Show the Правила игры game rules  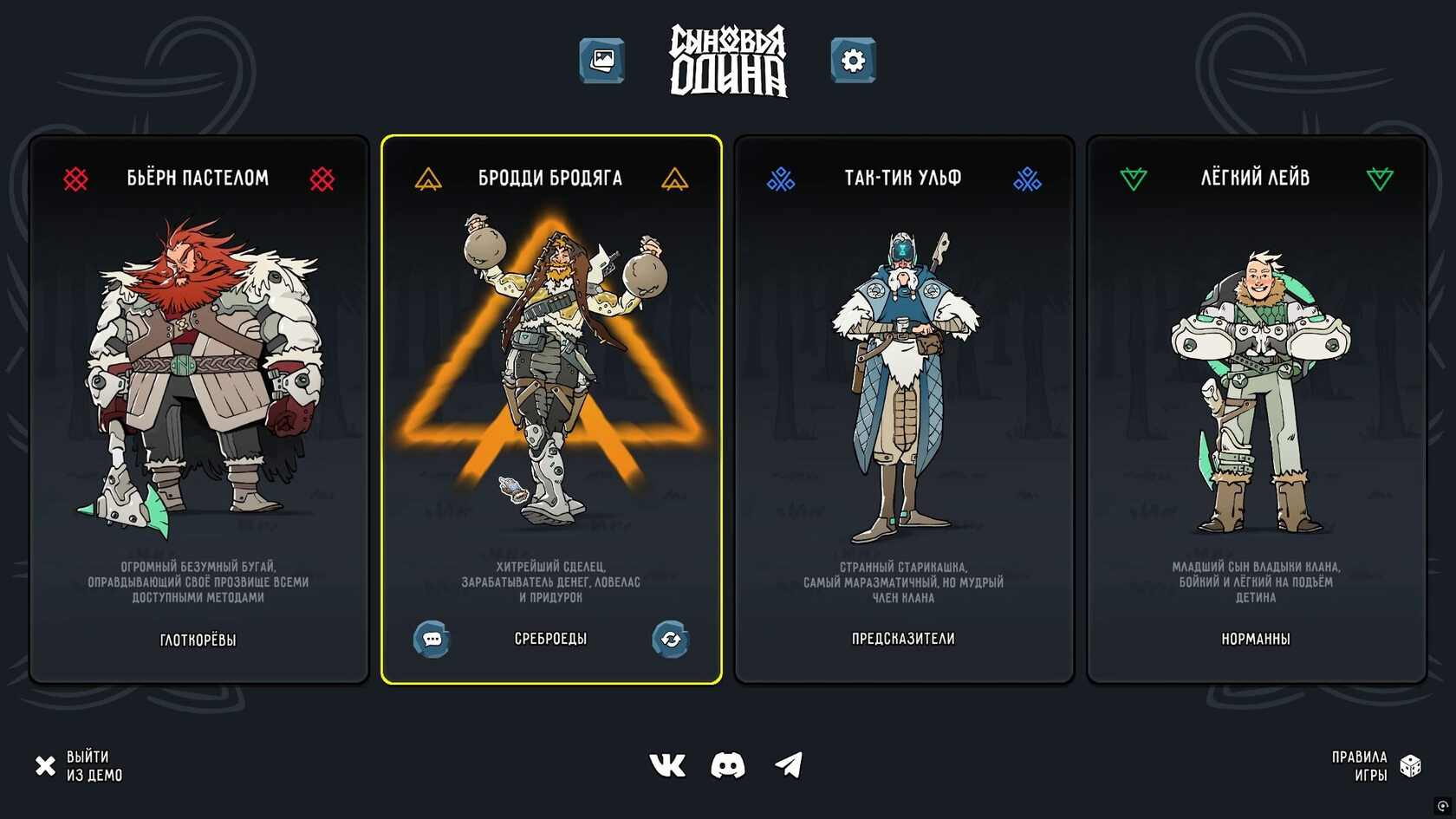(1375, 766)
